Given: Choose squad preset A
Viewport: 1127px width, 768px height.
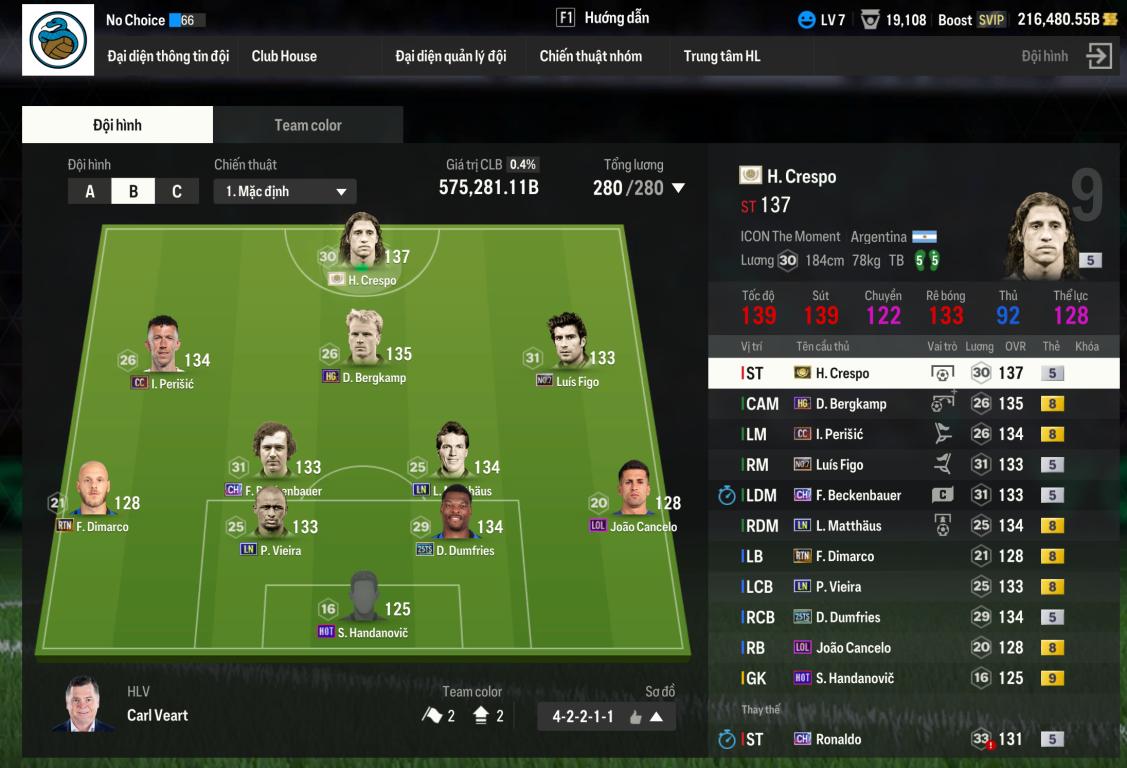Looking at the screenshot, I should point(90,191).
